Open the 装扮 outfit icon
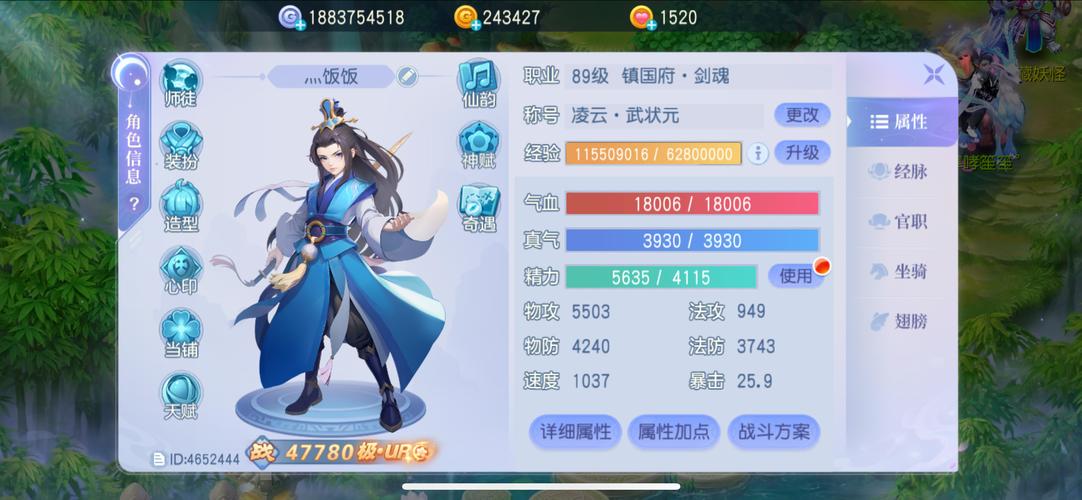Viewport: 1082px width, 500px height. point(181,147)
